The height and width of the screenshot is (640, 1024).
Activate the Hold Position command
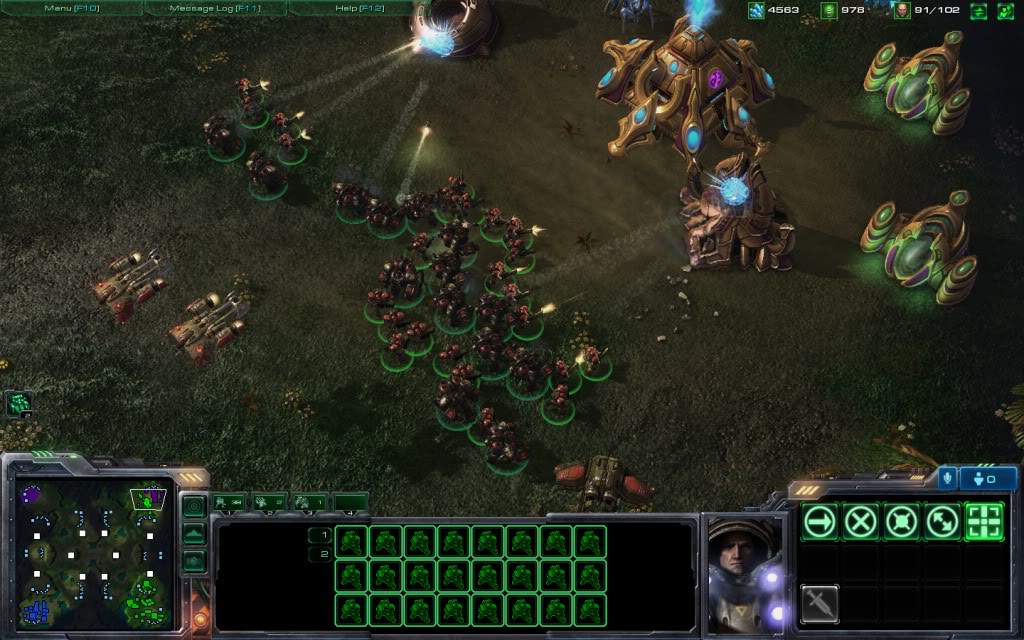(x=902, y=521)
